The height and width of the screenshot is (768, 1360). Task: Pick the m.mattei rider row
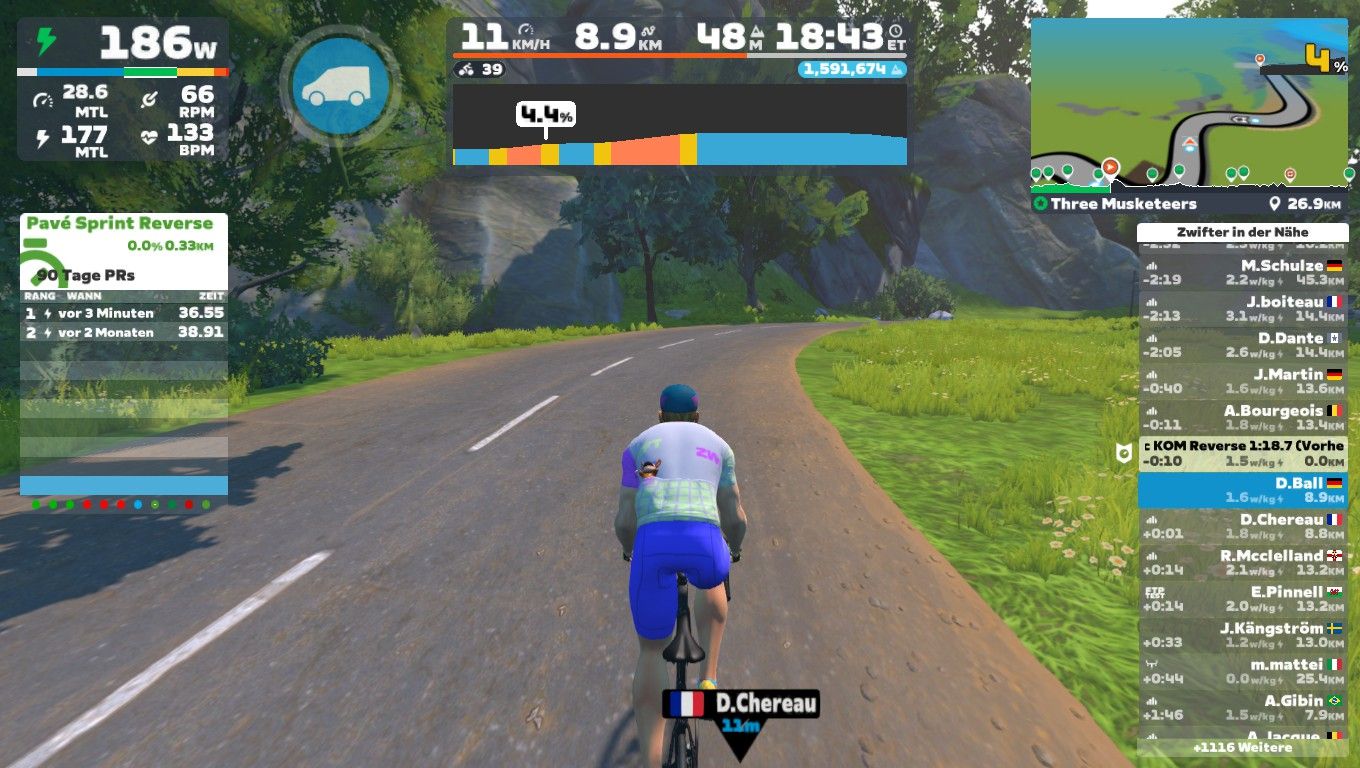tap(1242, 671)
